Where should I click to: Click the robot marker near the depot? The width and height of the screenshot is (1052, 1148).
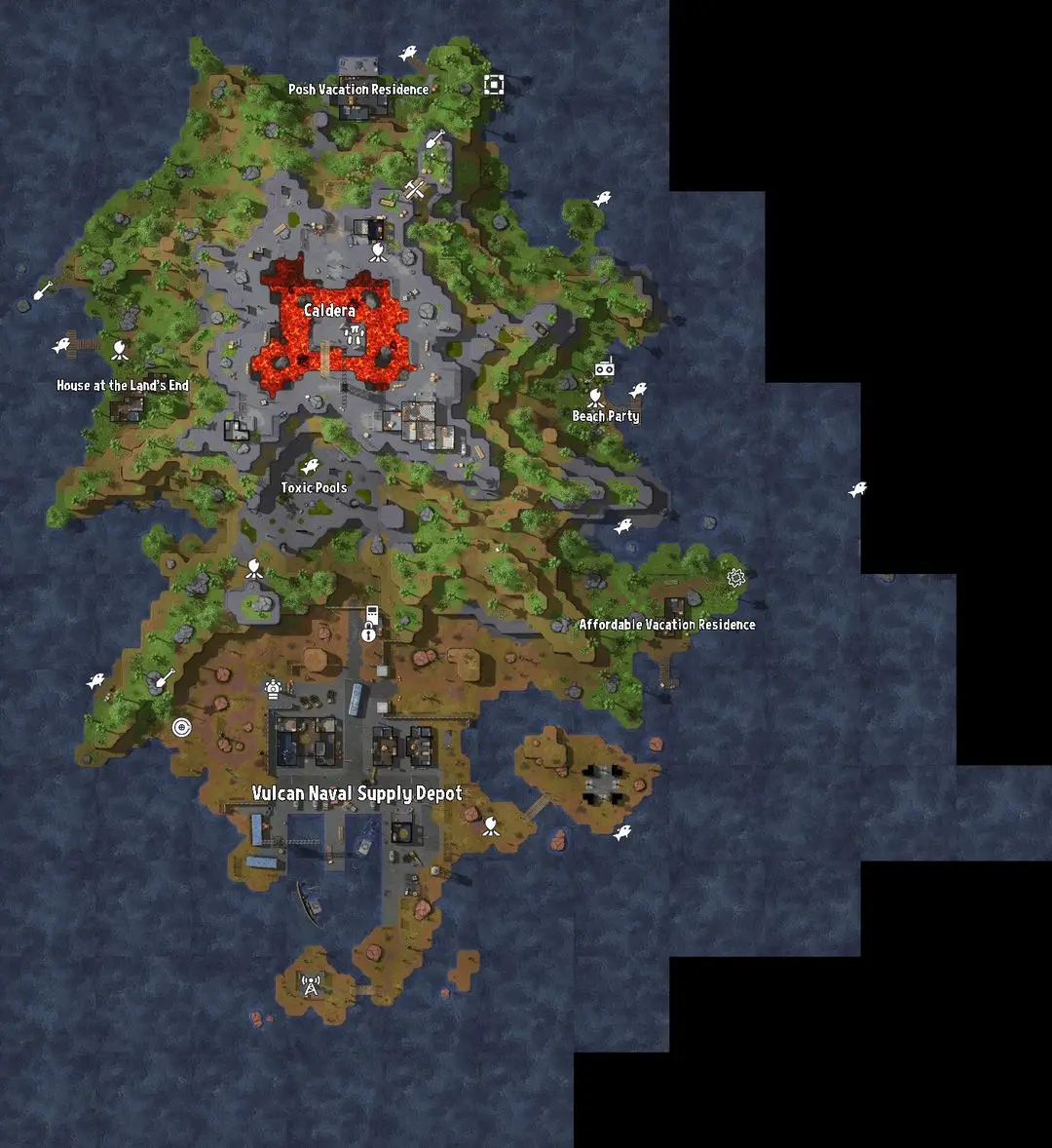pyautogui.click(x=274, y=689)
